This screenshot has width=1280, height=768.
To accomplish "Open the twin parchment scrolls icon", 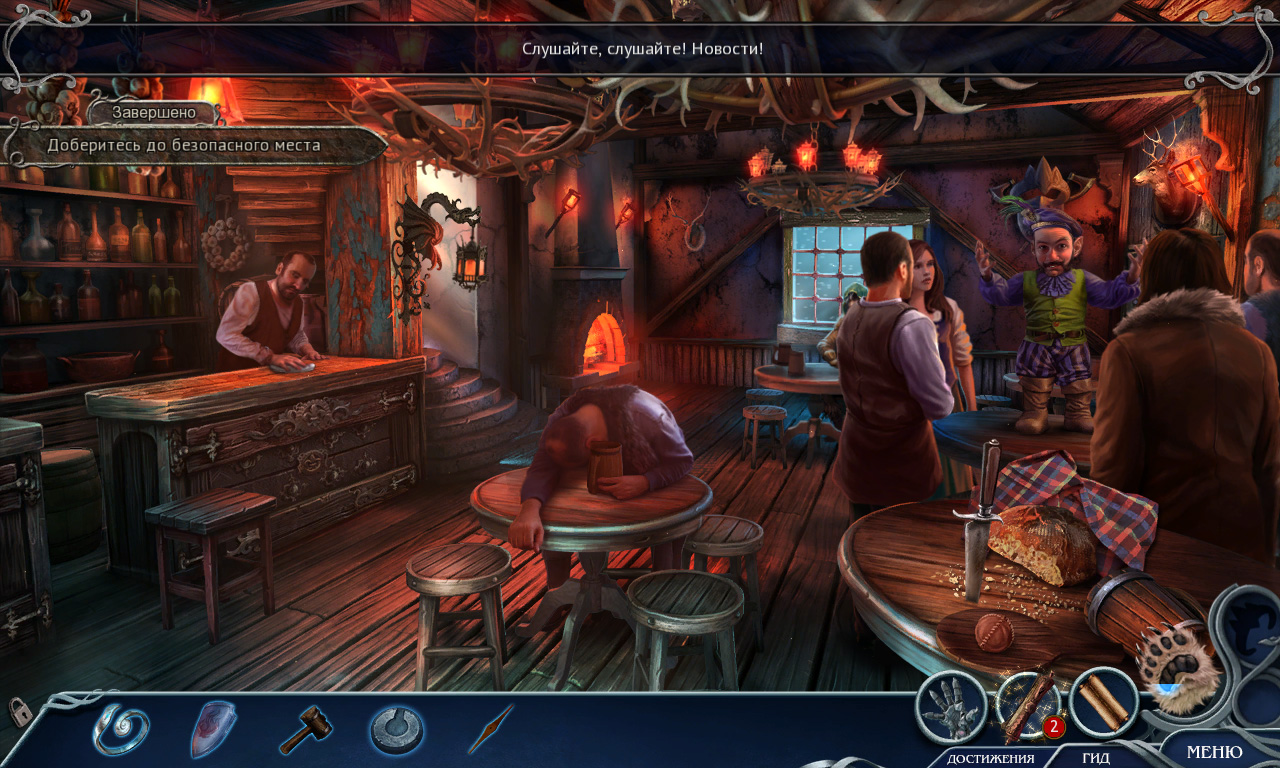I will tap(1104, 702).
